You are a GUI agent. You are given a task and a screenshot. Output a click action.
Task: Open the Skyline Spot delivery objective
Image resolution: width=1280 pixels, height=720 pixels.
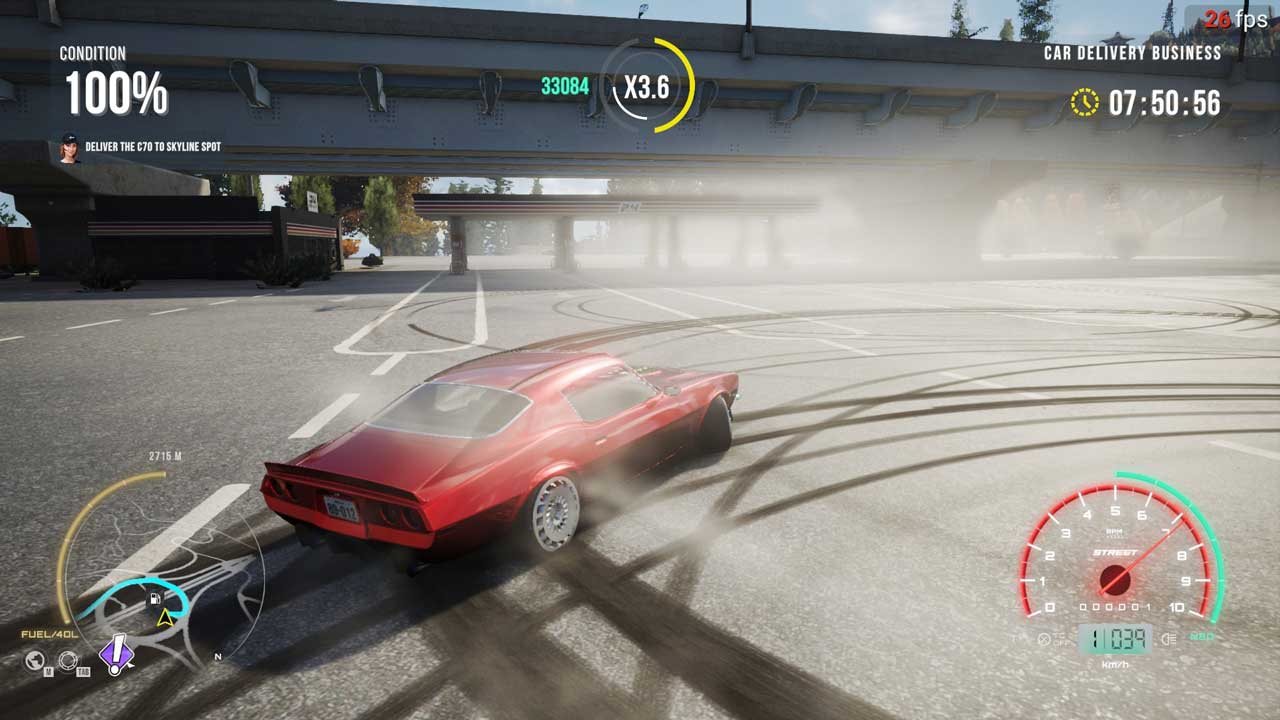click(153, 147)
